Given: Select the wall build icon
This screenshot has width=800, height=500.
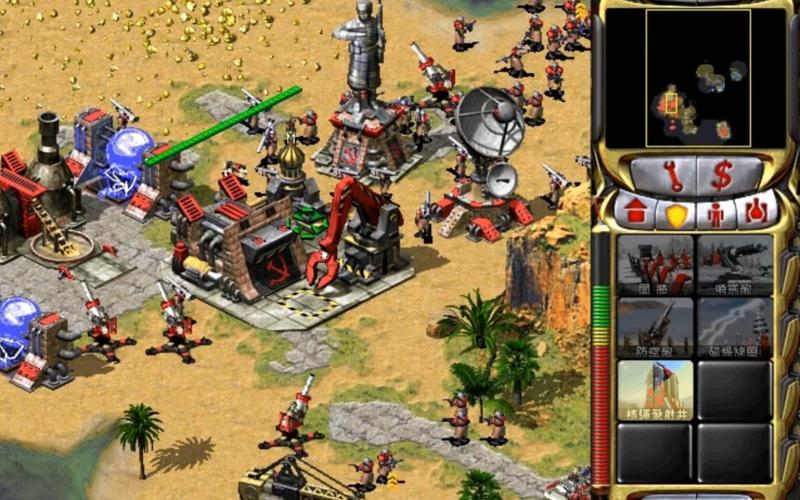Looking at the screenshot, I should [x=655, y=265].
